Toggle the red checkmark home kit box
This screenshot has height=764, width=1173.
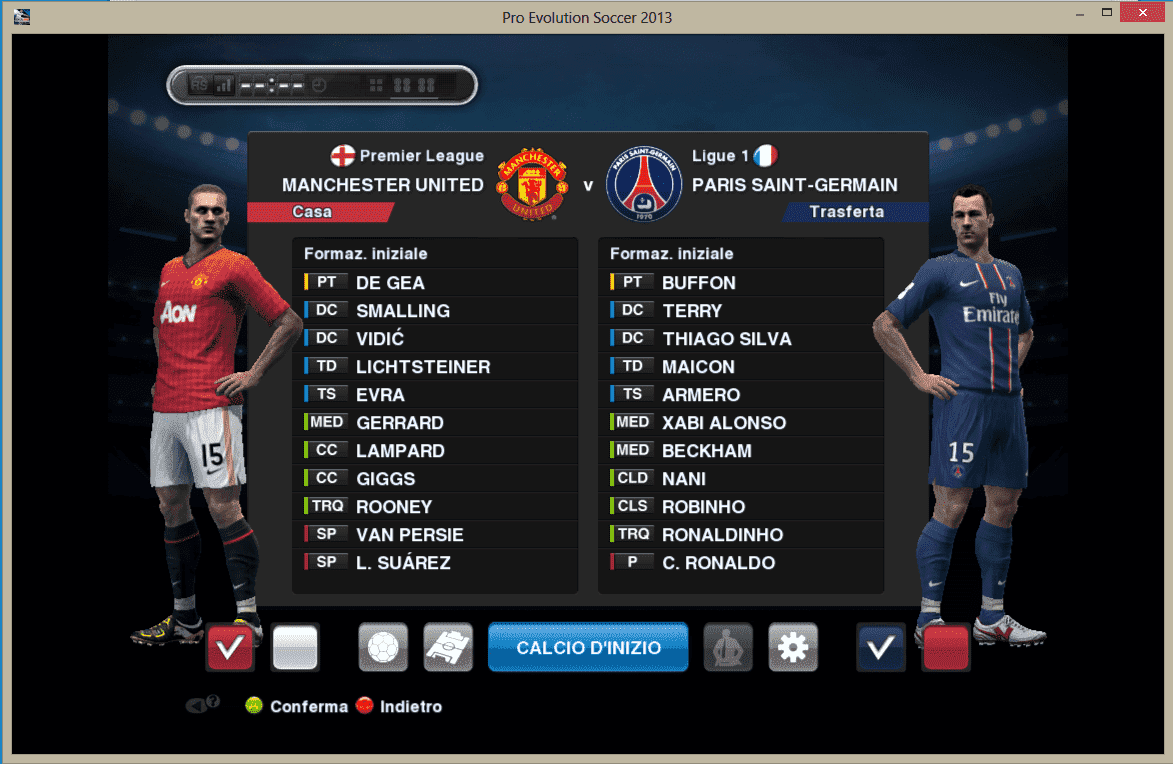click(230, 648)
